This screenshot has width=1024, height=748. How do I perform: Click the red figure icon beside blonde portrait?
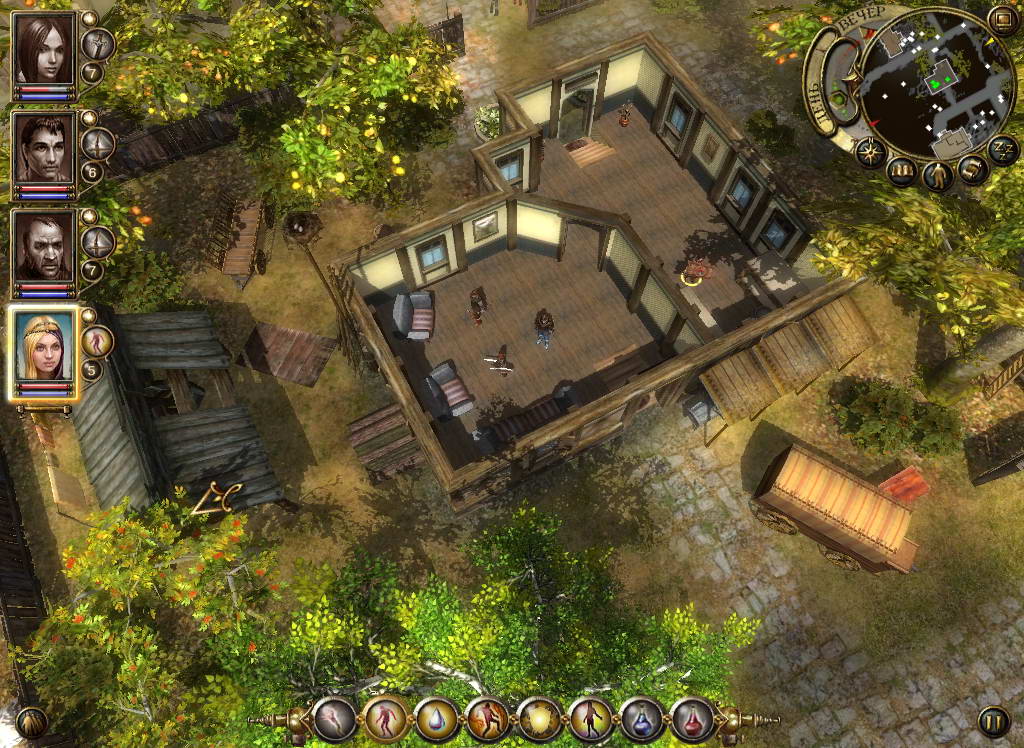coord(97,341)
